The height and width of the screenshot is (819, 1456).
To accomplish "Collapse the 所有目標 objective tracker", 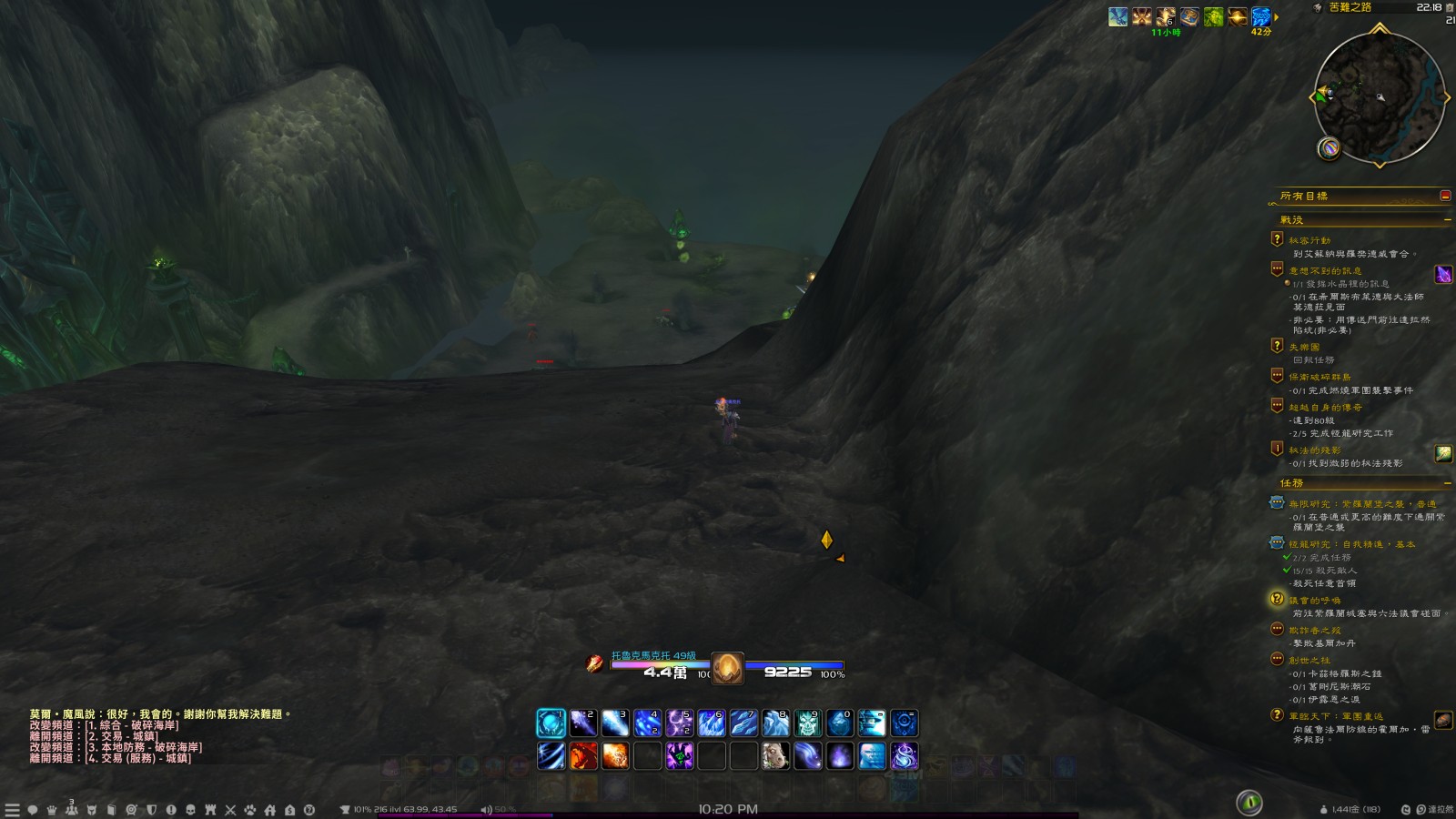I will point(1445,196).
